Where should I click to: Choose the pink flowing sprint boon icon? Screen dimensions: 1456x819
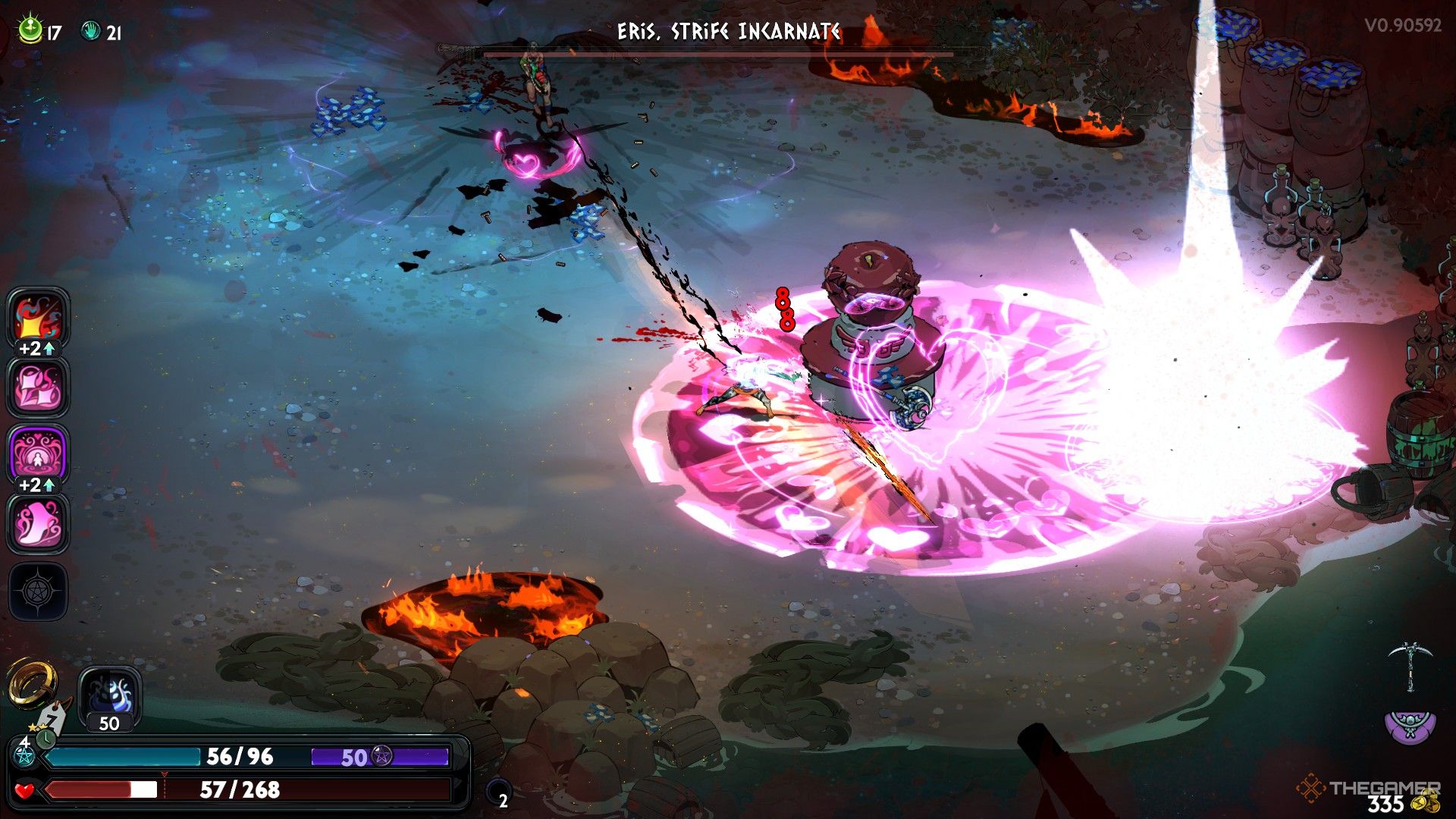pos(37,522)
